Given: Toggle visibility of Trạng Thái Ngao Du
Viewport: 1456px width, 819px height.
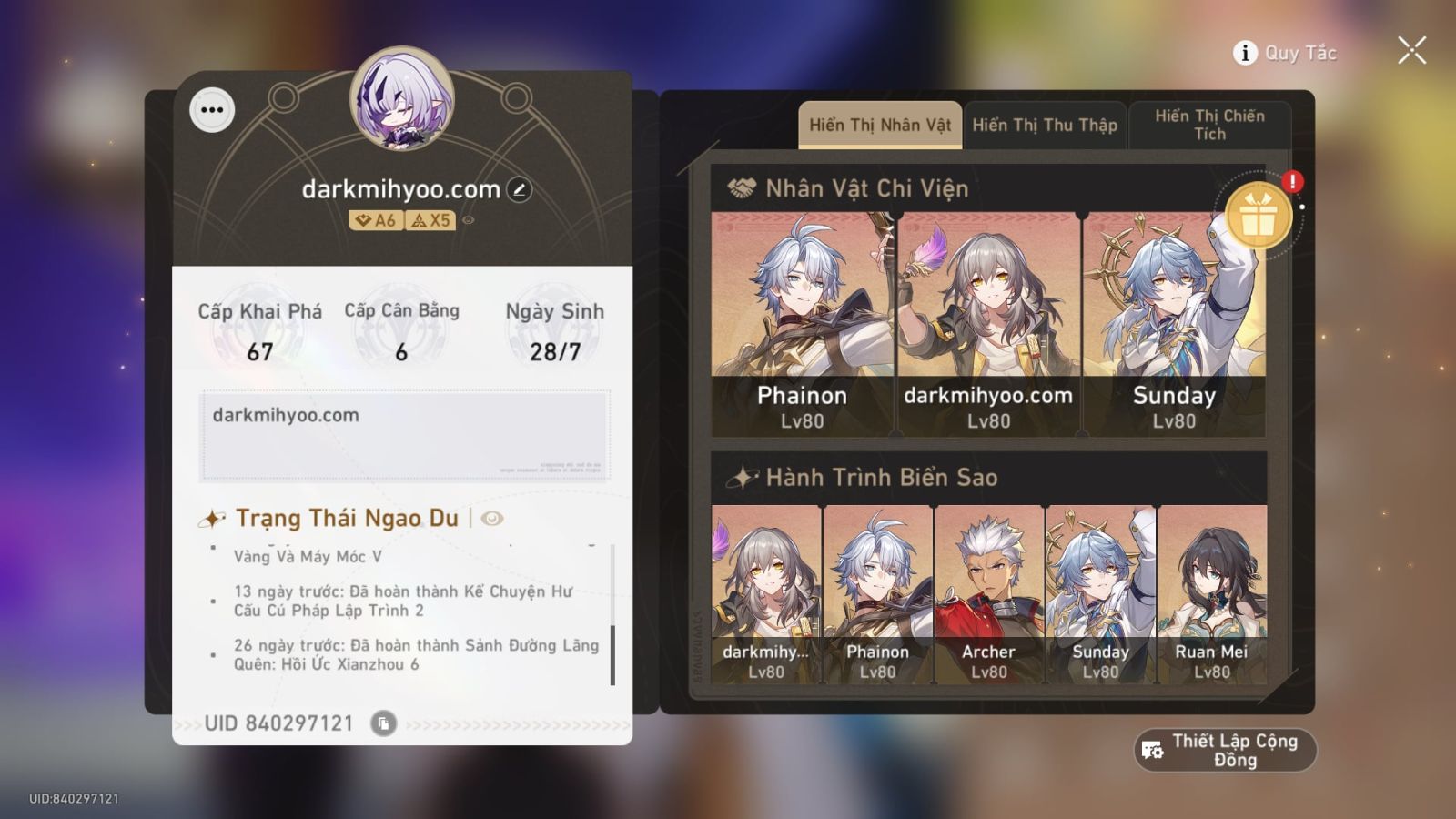Looking at the screenshot, I should click(x=490, y=519).
